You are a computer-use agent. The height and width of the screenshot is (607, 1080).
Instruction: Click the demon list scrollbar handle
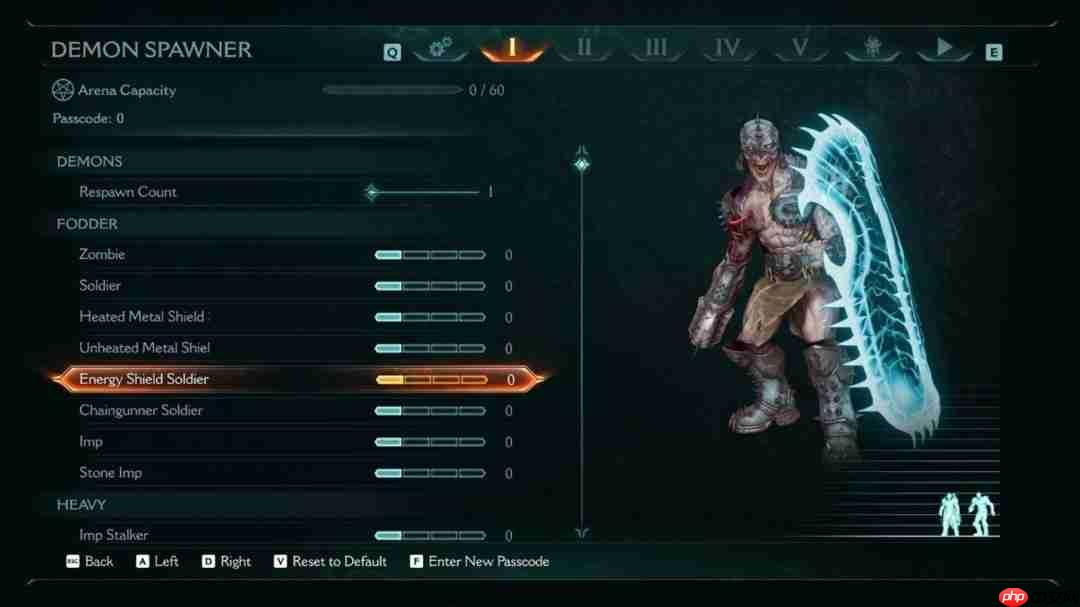pyautogui.click(x=581, y=163)
